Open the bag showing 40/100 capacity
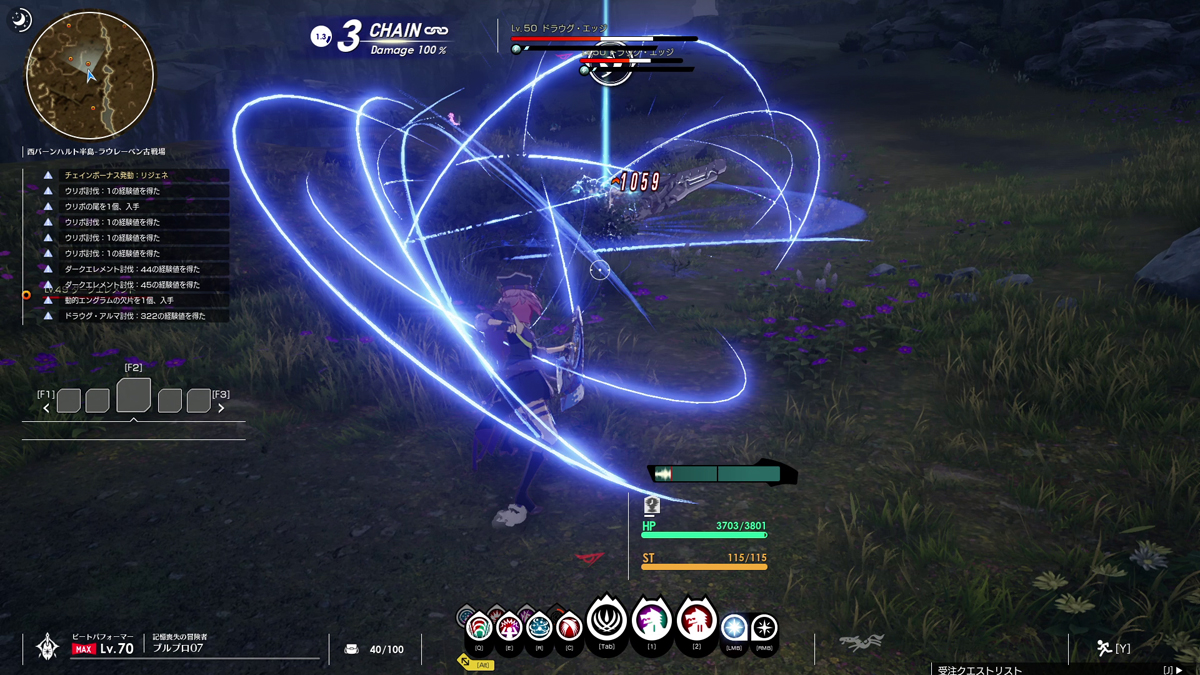The width and height of the screenshot is (1200, 675). (x=351, y=649)
